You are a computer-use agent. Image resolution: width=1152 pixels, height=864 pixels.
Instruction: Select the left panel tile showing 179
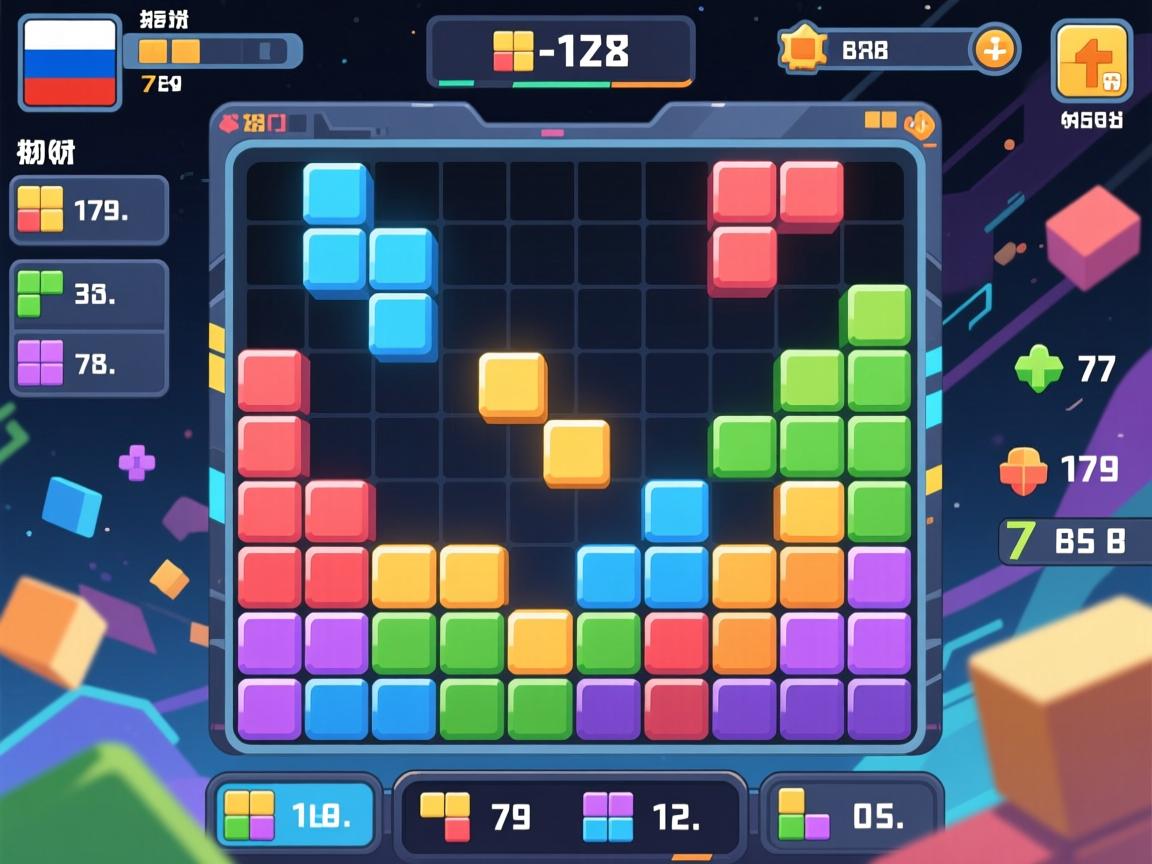(89, 210)
